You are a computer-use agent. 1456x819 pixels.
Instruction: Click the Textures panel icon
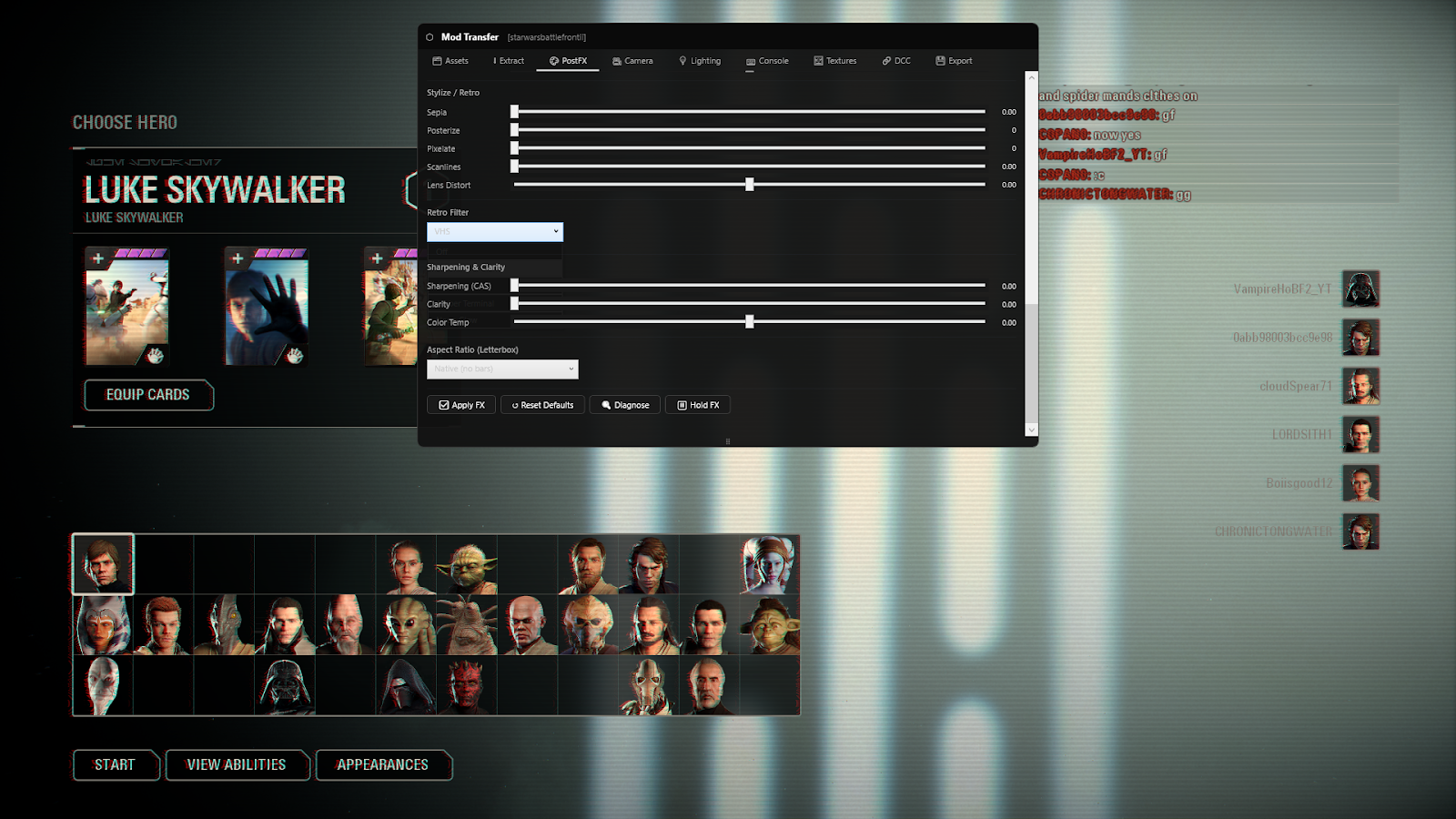817,61
